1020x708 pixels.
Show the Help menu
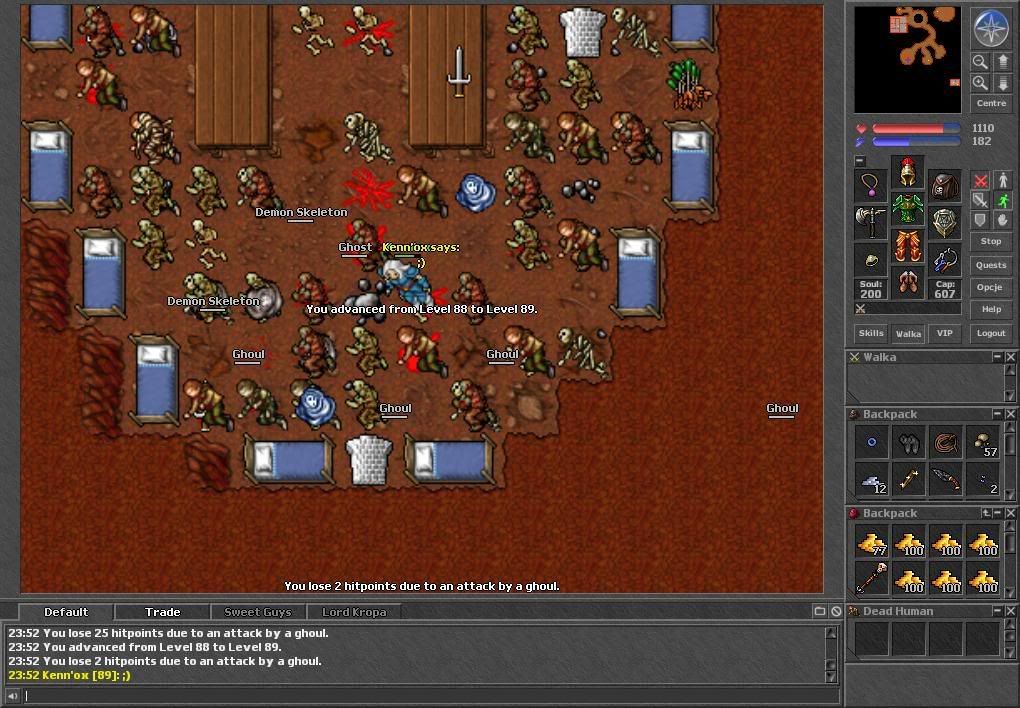(x=990, y=309)
